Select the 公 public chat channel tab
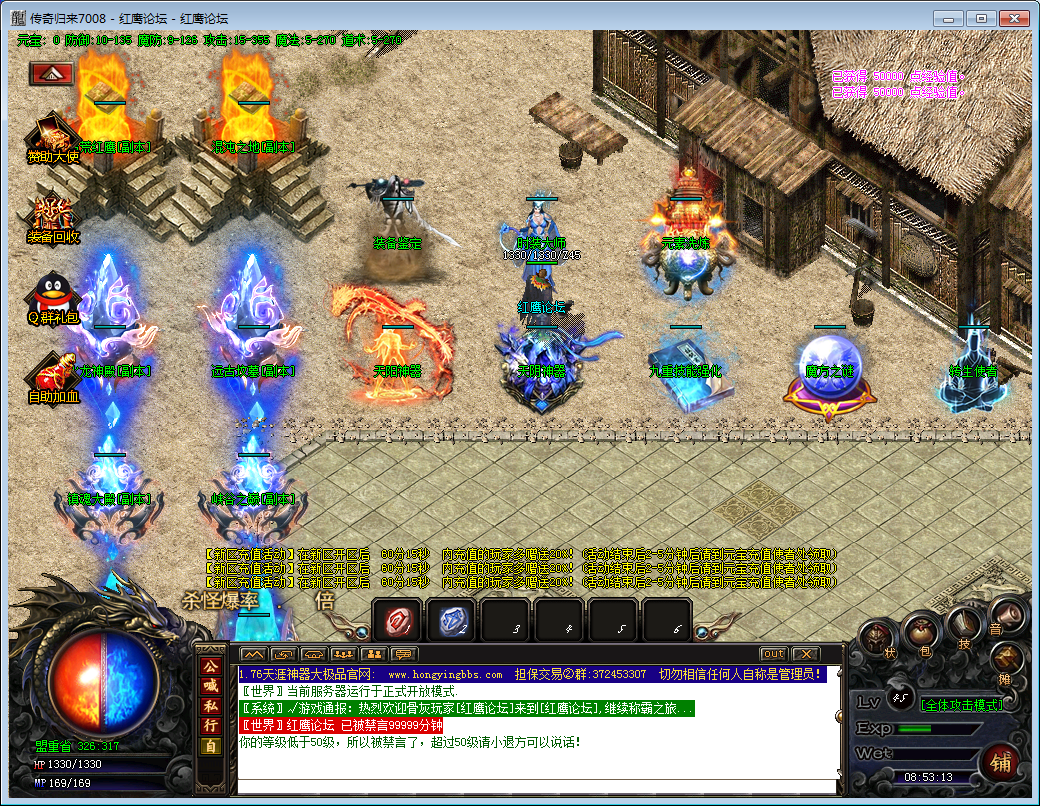This screenshot has height=806, width=1040. (x=210, y=666)
